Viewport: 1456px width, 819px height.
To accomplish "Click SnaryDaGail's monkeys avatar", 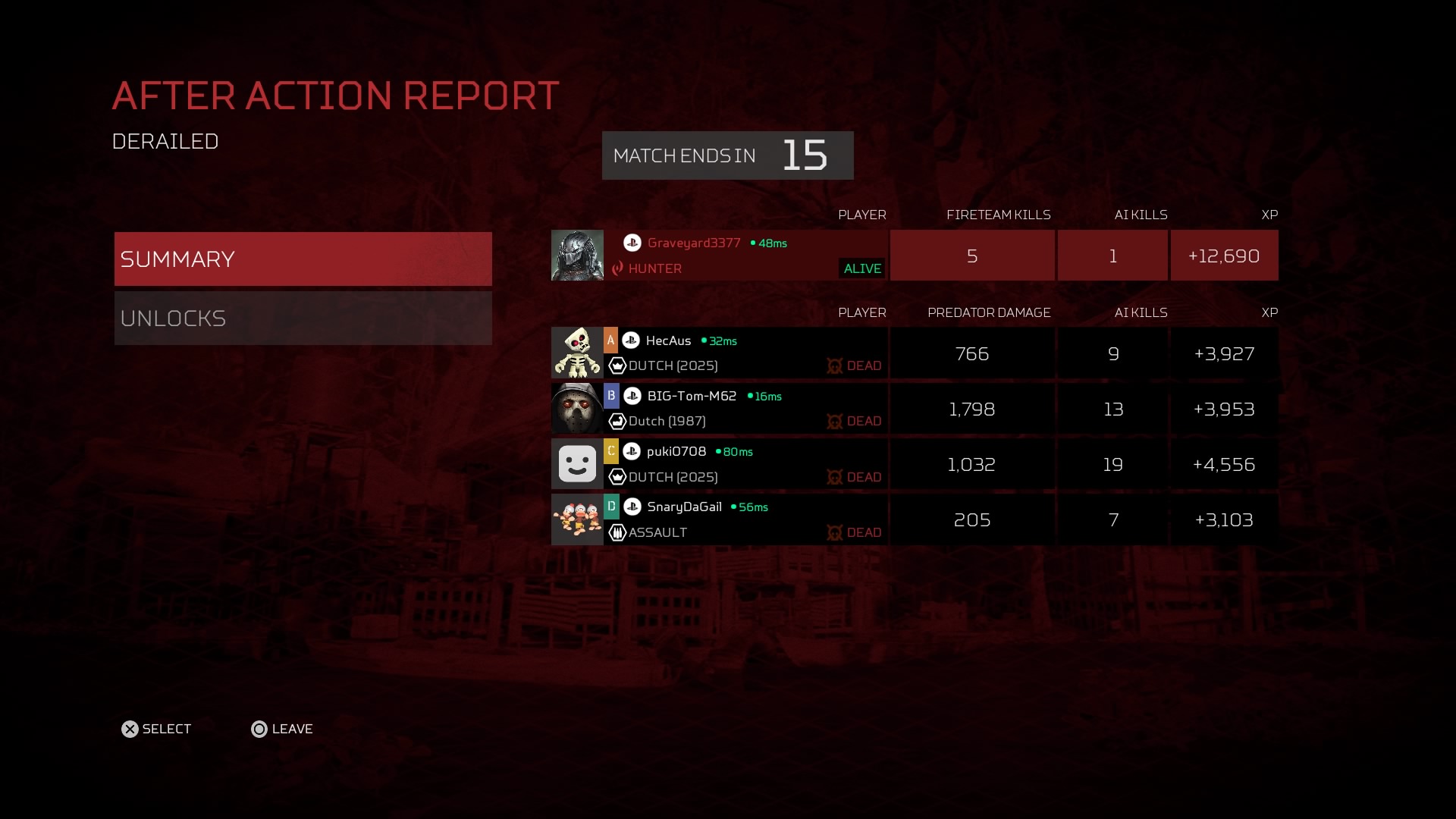I will coord(577,519).
